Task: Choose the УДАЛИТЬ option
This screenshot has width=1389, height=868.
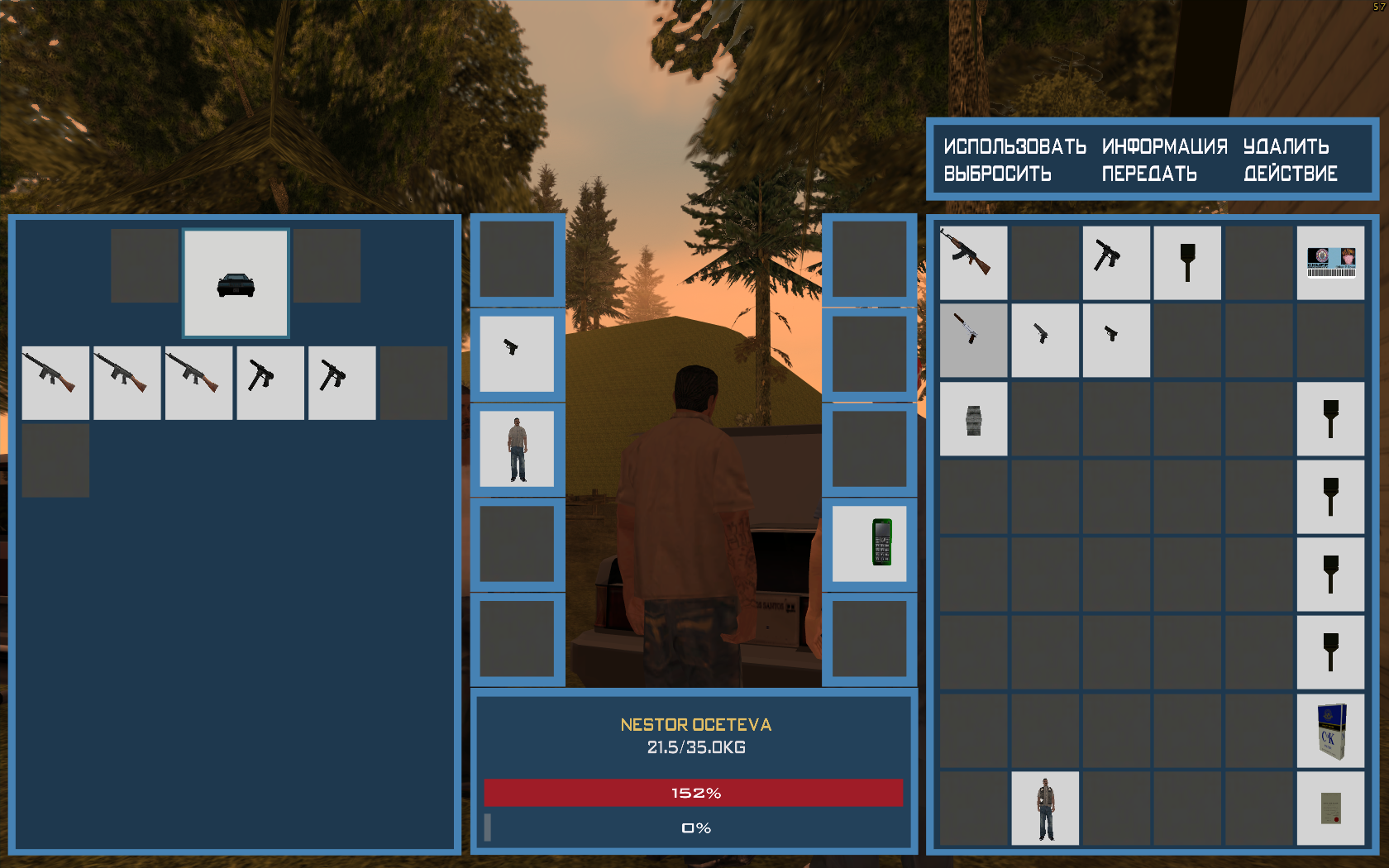Action: (1286, 146)
